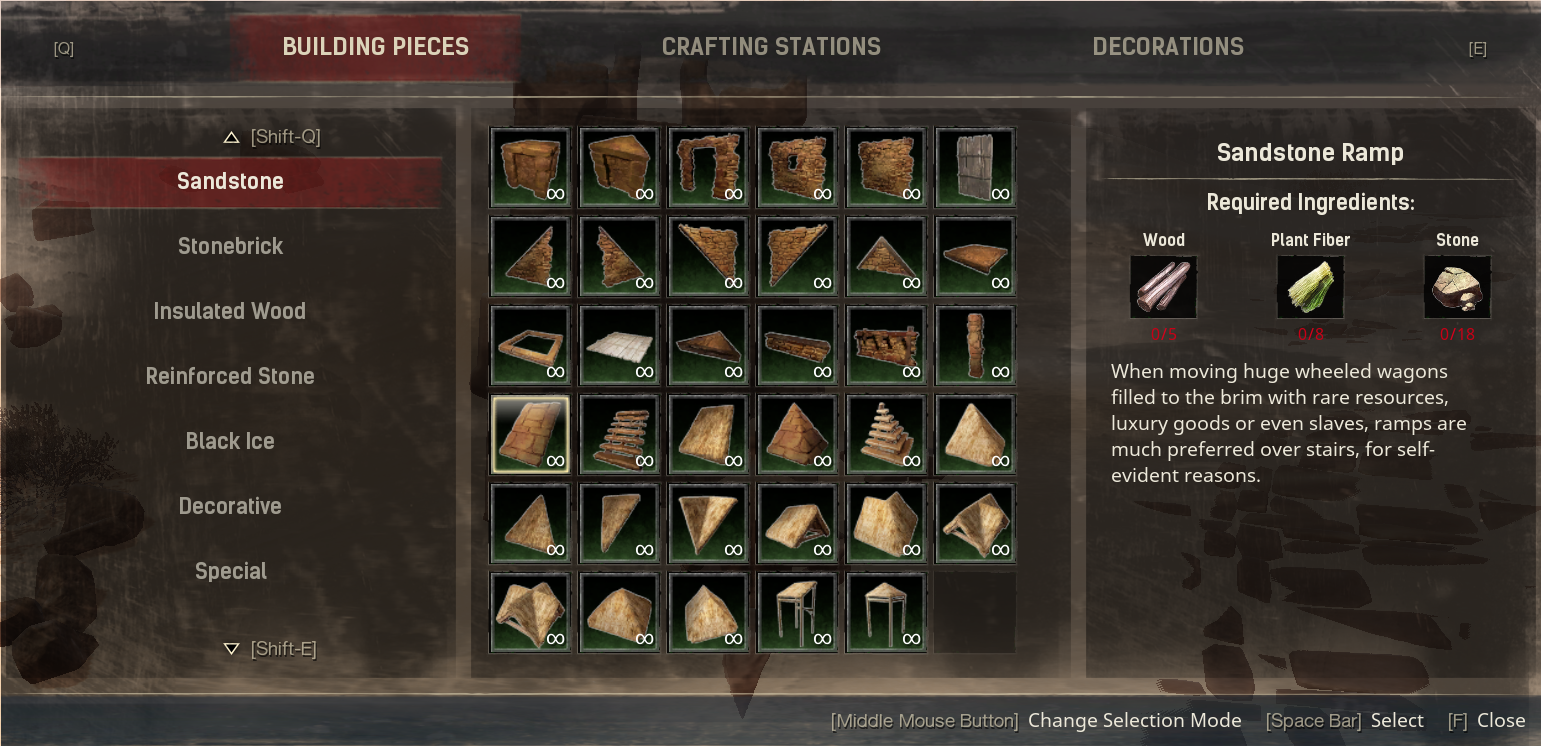Choose the Sandstone category
The image size is (1541, 746).
tap(230, 181)
